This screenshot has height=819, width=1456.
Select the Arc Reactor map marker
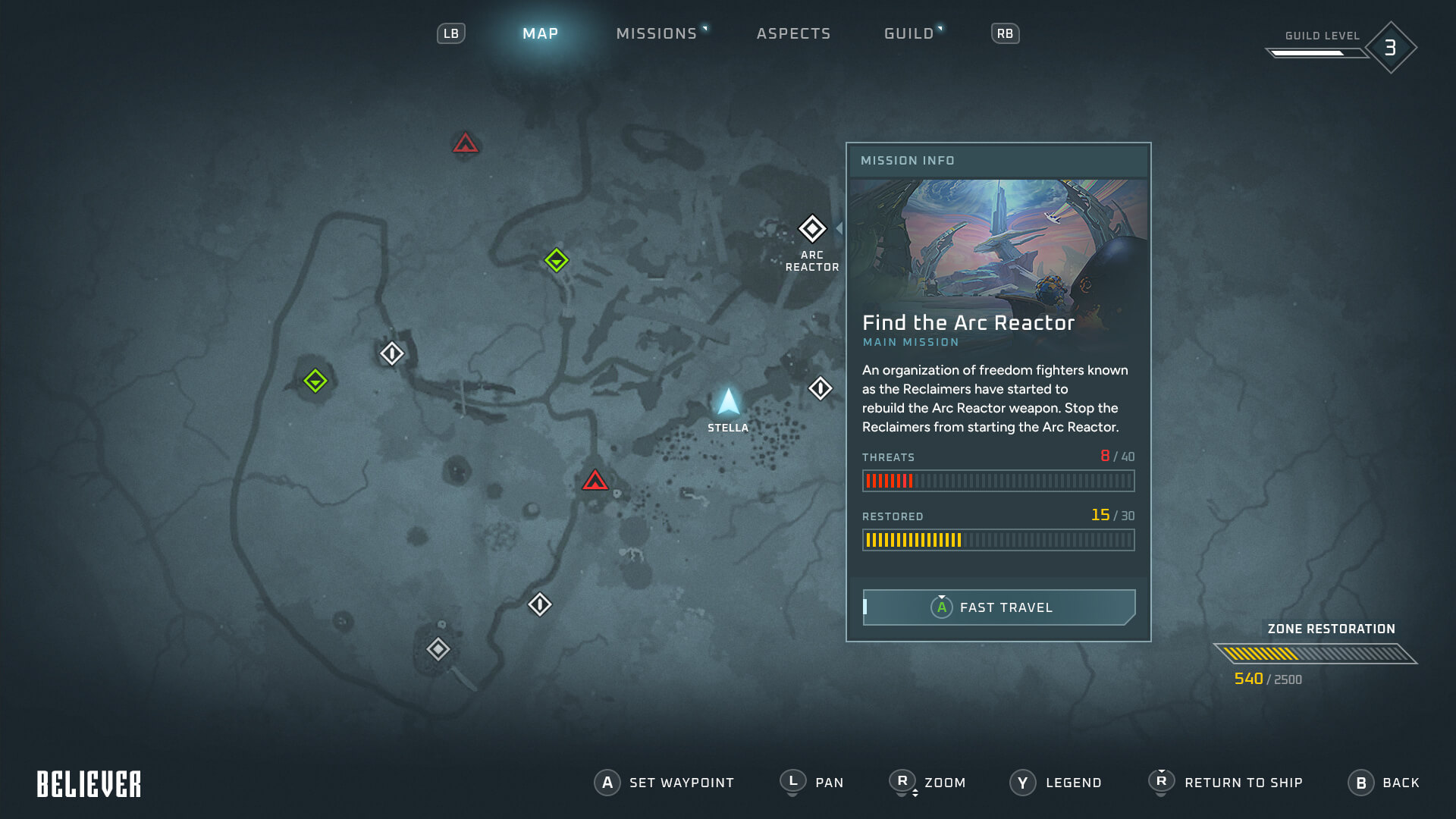pos(812,228)
